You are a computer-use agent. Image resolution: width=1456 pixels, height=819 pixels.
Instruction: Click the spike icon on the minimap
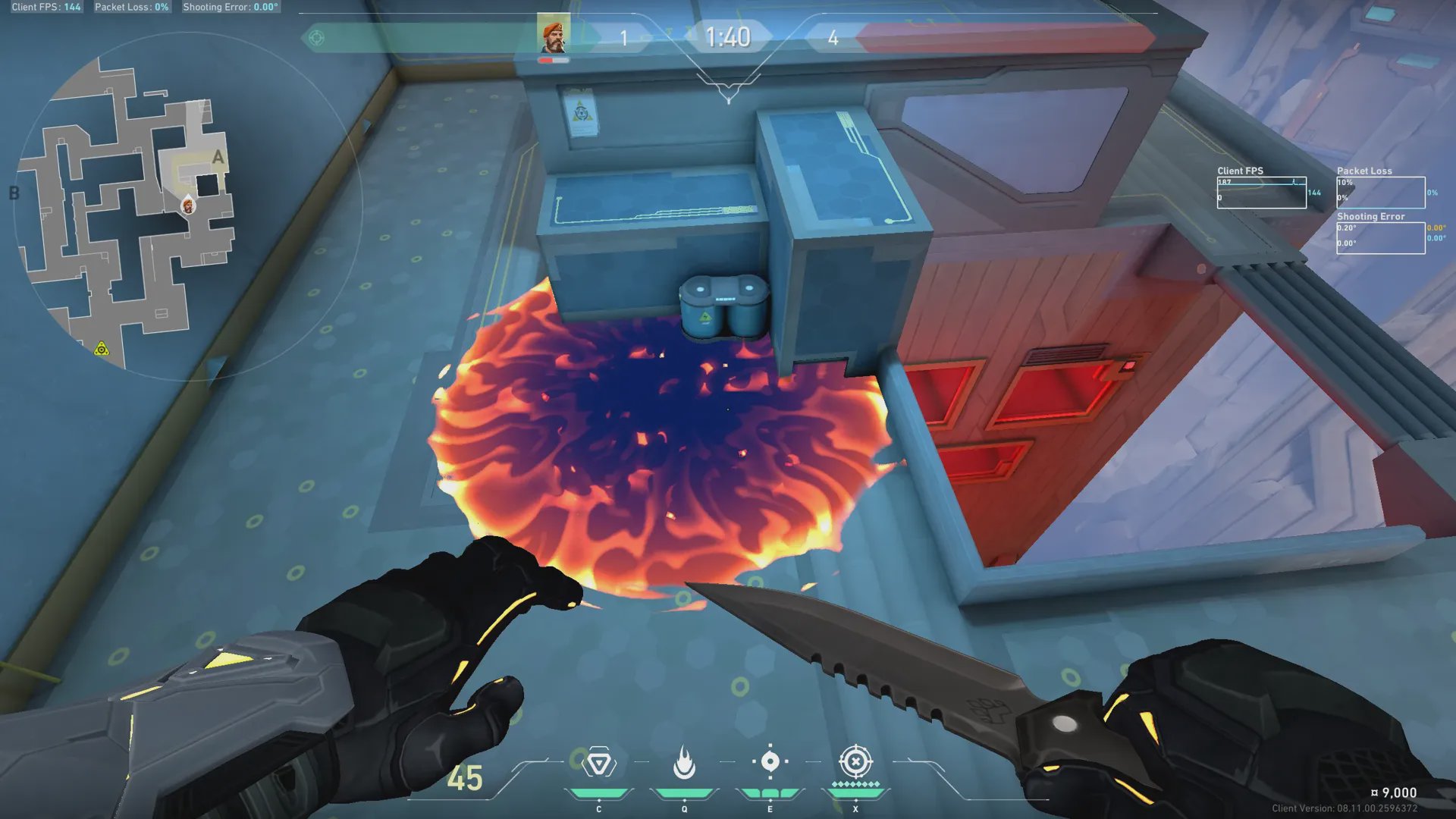tap(102, 349)
